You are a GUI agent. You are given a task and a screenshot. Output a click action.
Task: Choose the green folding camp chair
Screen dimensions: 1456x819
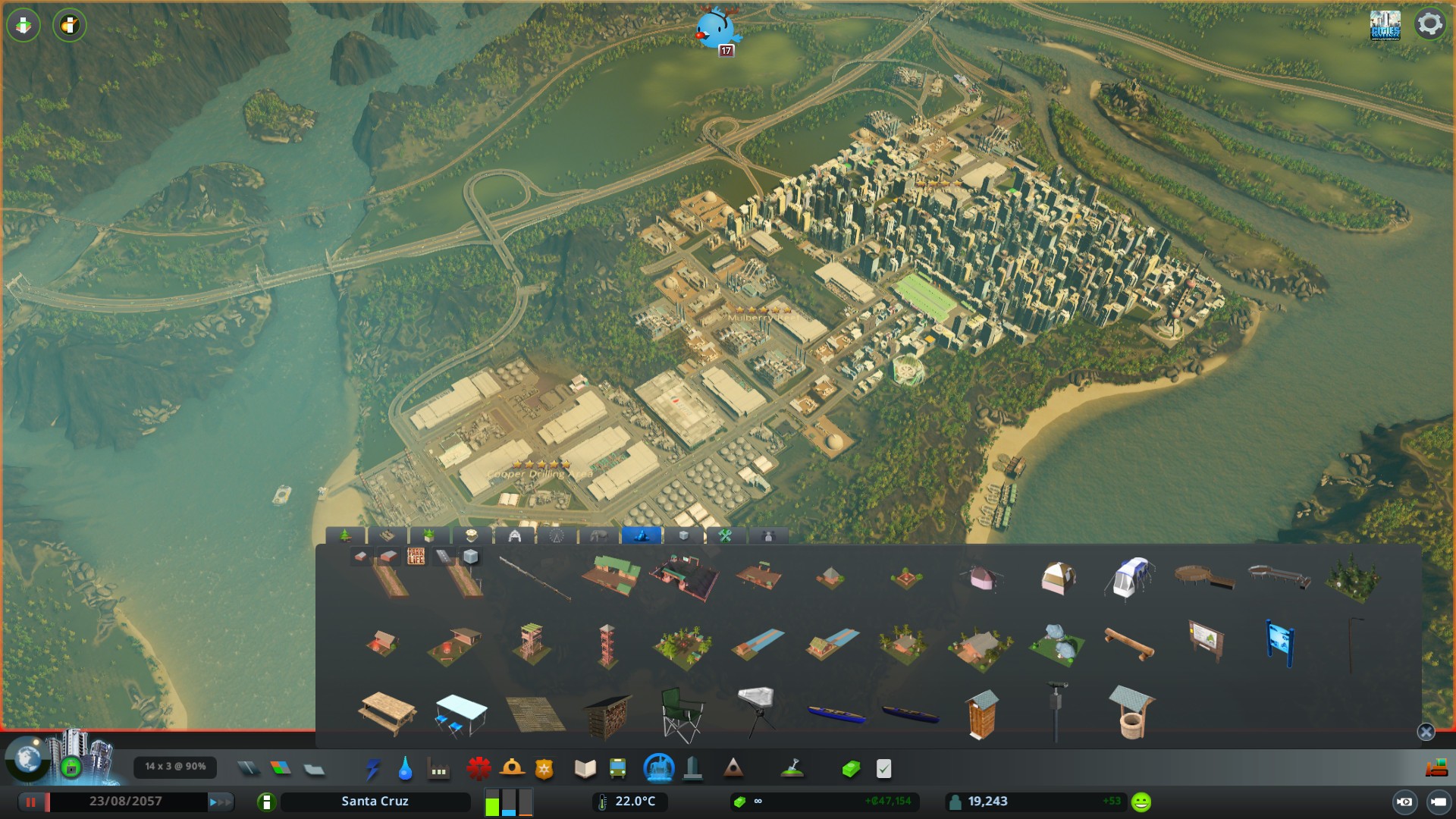point(681,714)
